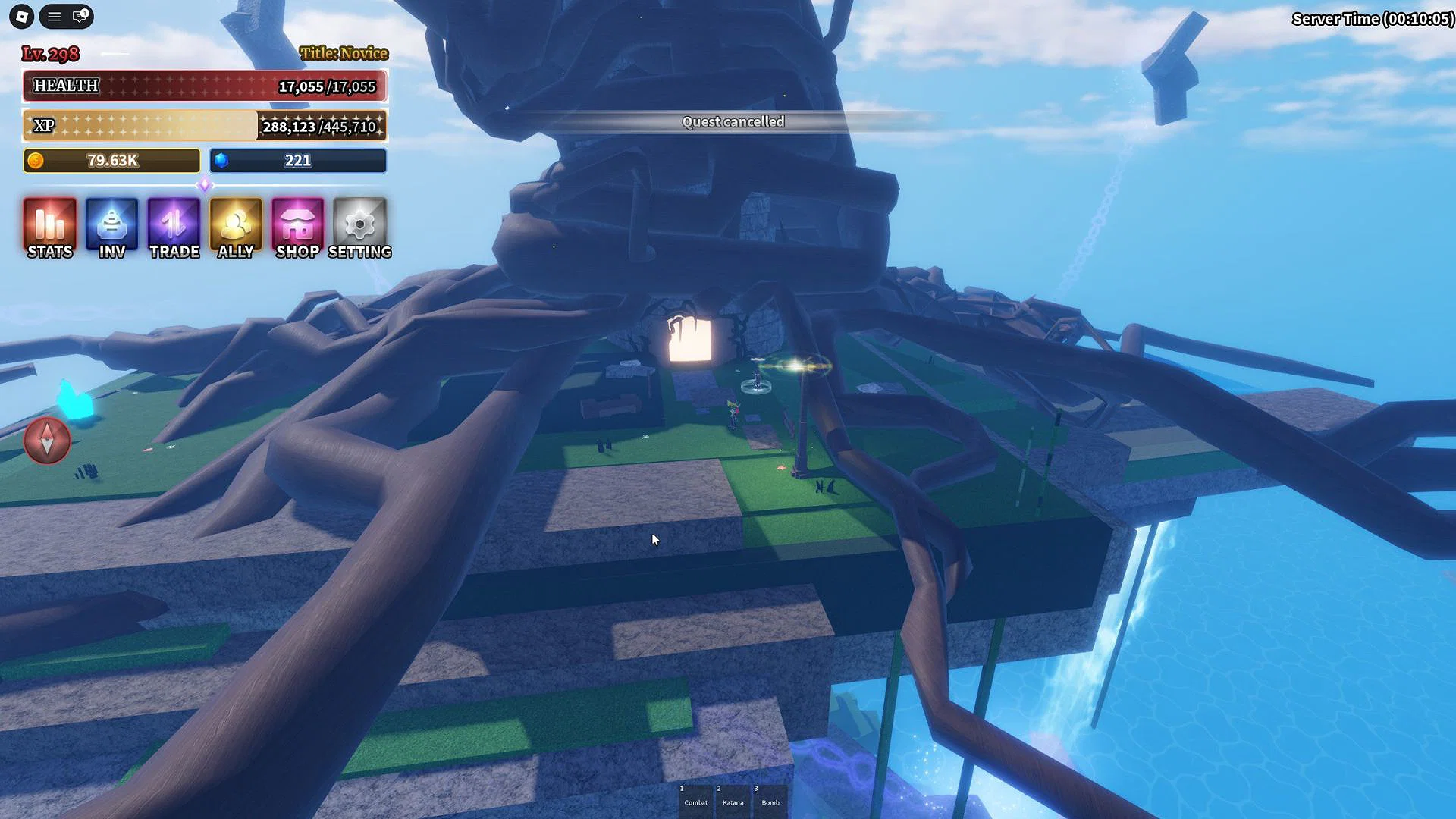Open the SETTING gear menu

359,227
